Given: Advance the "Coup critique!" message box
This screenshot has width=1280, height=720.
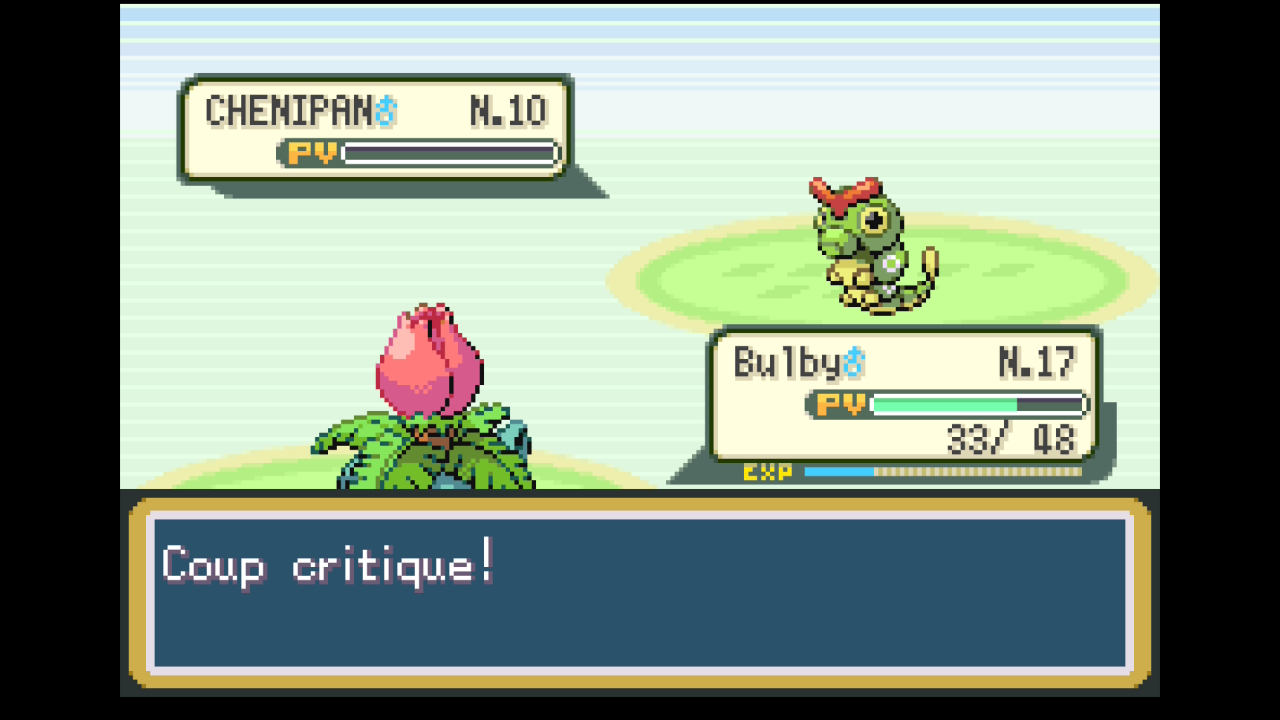Looking at the screenshot, I should click(640, 592).
